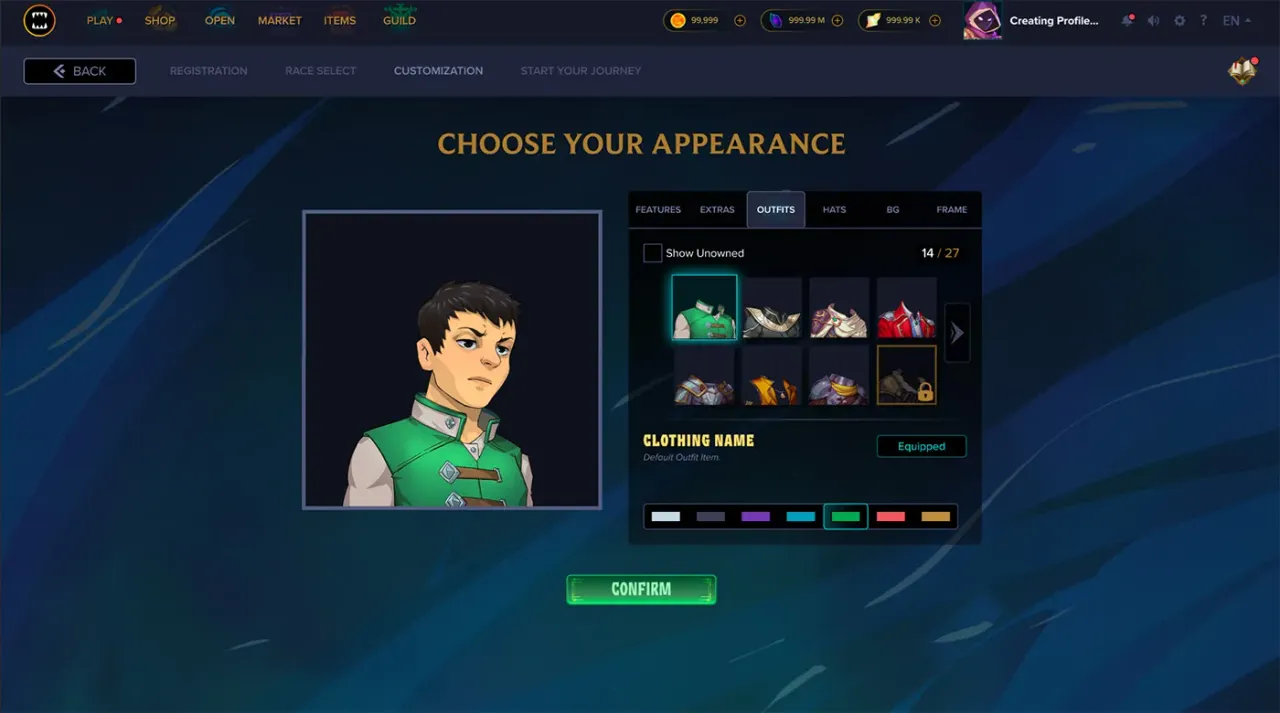Select the gold color swatch
This screenshot has width=1280, height=713.
[935, 517]
